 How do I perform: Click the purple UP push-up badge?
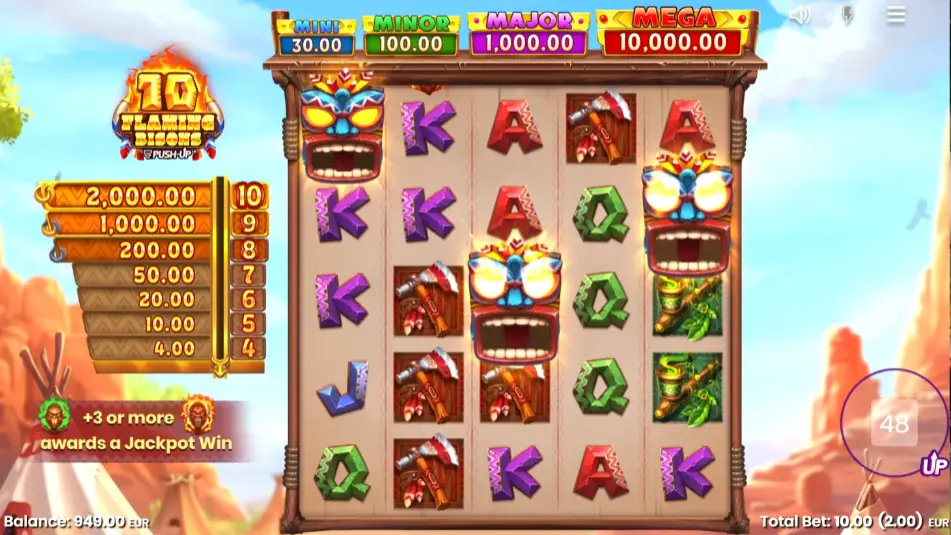pyautogui.click(x=934, y=465)
